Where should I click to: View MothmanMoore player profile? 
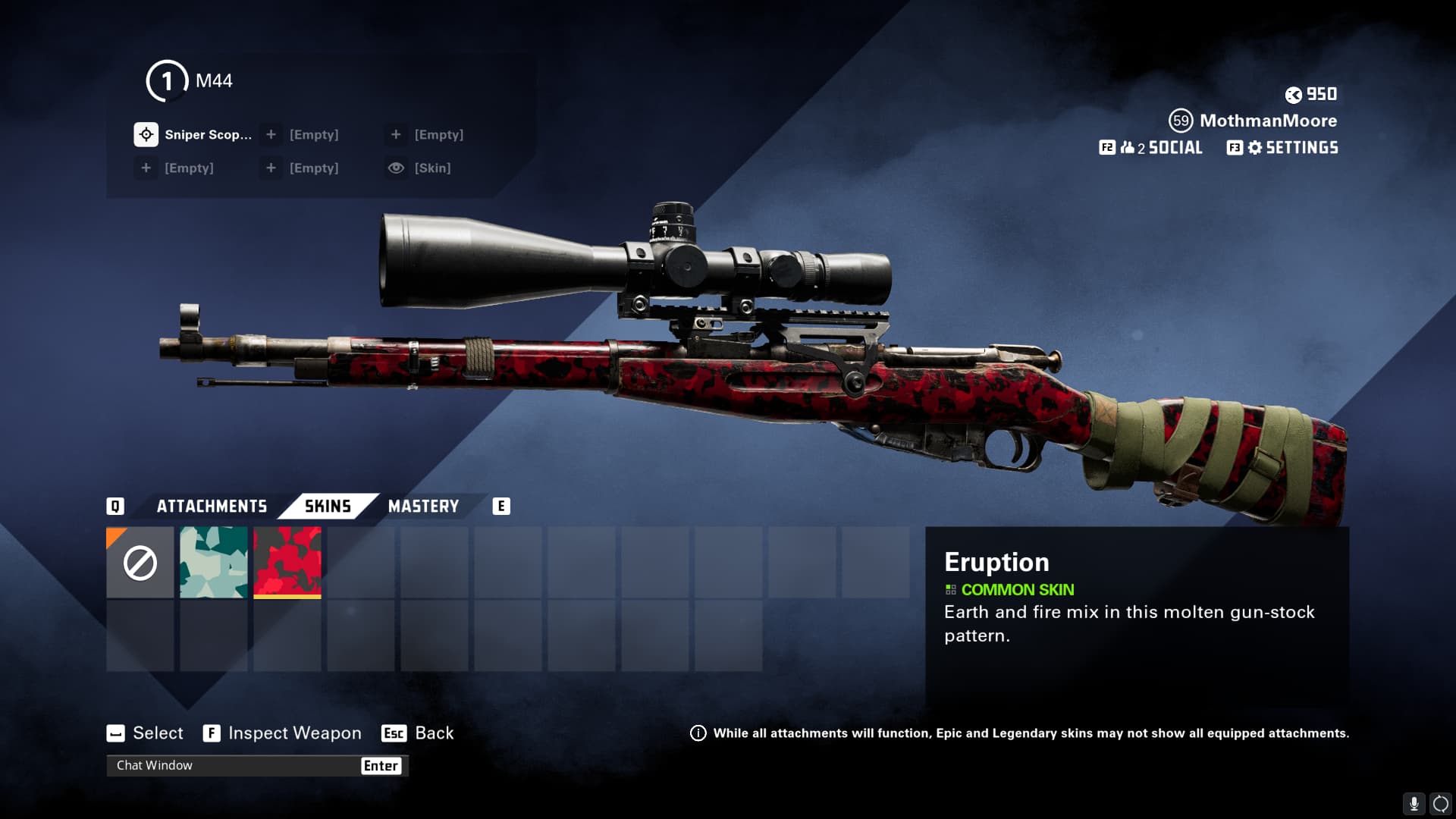[x=1254, y=121]
